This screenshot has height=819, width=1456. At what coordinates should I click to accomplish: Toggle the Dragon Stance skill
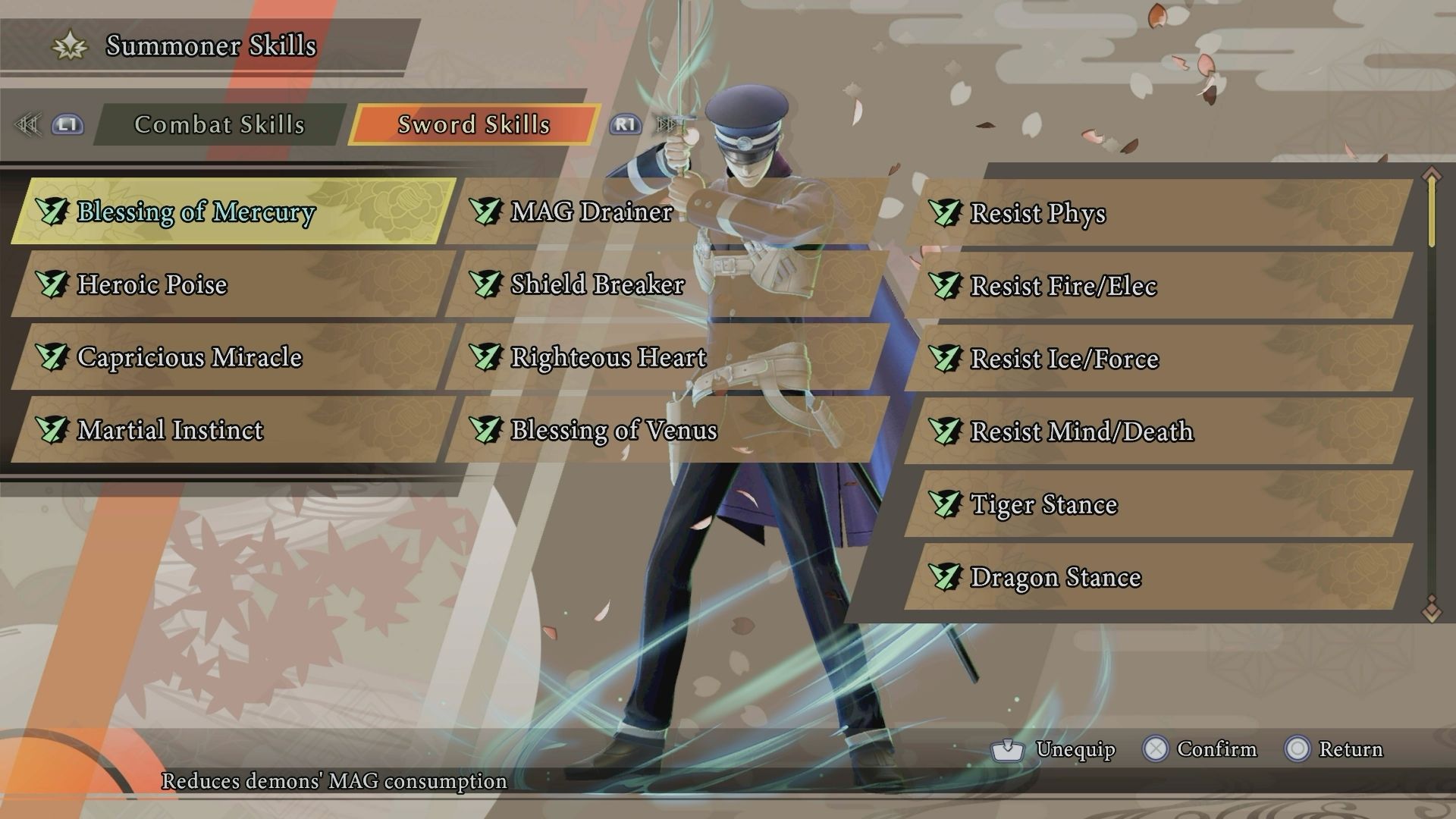[945, 576]
